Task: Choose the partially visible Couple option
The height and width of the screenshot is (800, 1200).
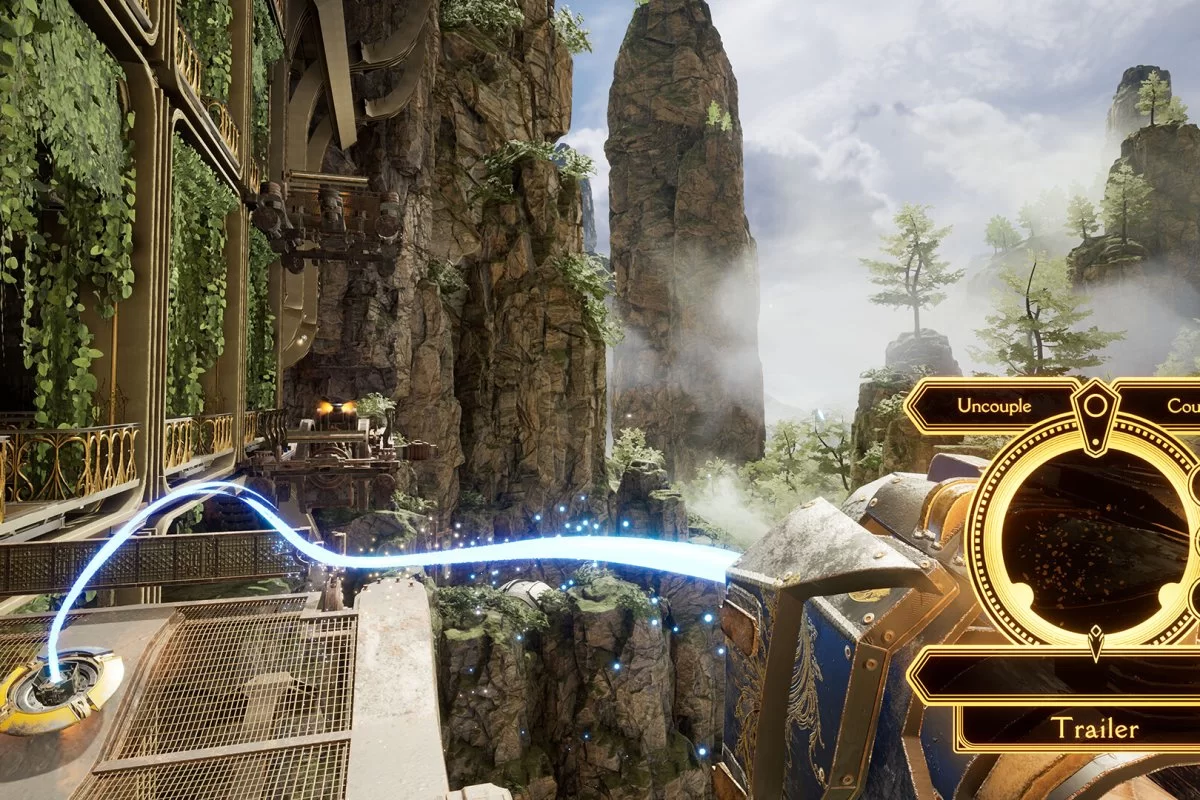Action: tap(1178, 406)
